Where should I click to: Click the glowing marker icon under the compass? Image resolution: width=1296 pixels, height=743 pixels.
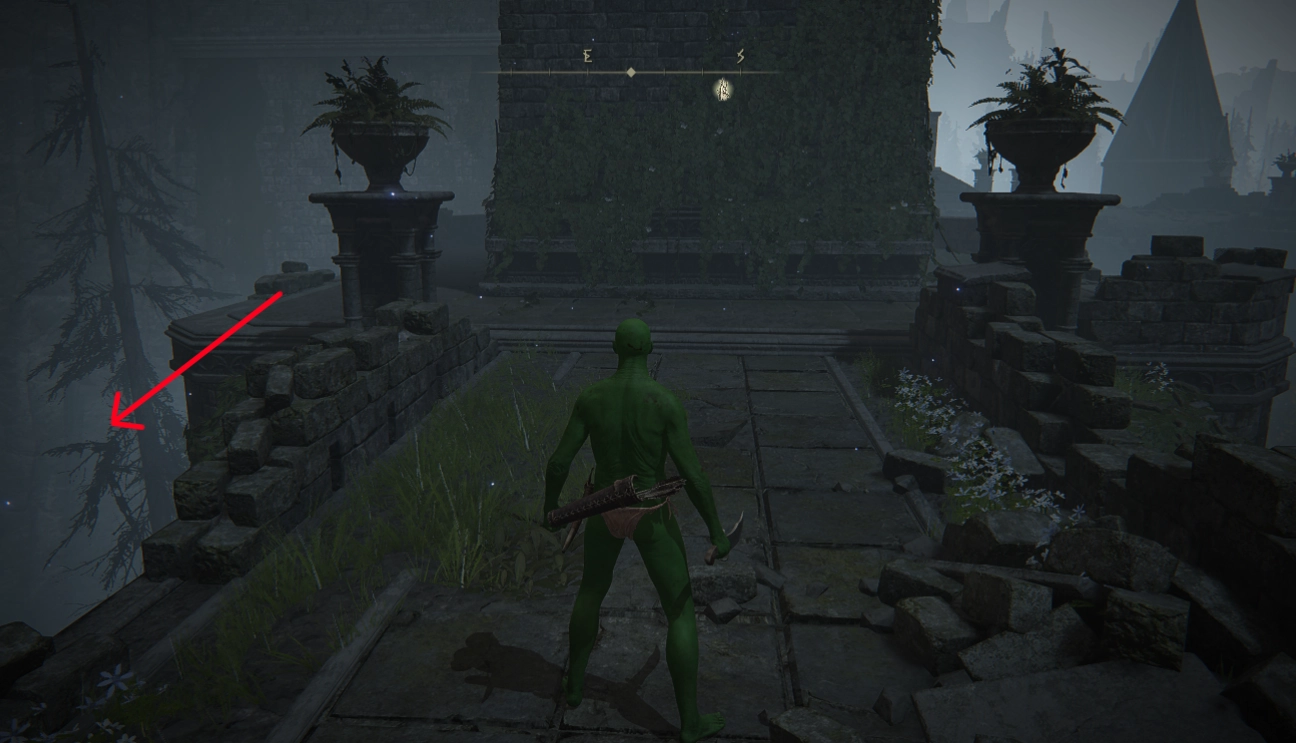pos(723,91)
